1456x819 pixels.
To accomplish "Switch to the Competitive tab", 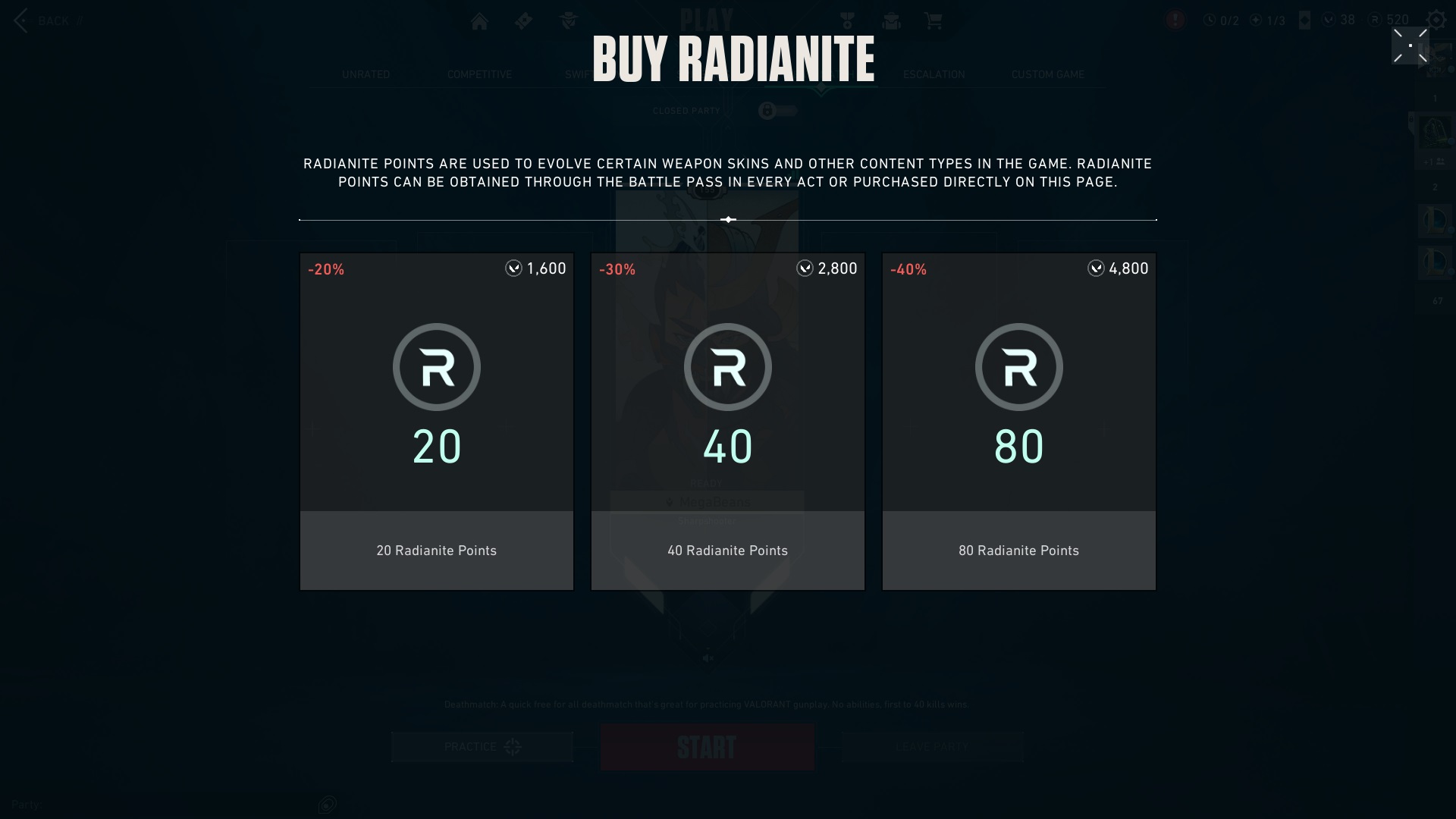I will click(x=479, y=74).
